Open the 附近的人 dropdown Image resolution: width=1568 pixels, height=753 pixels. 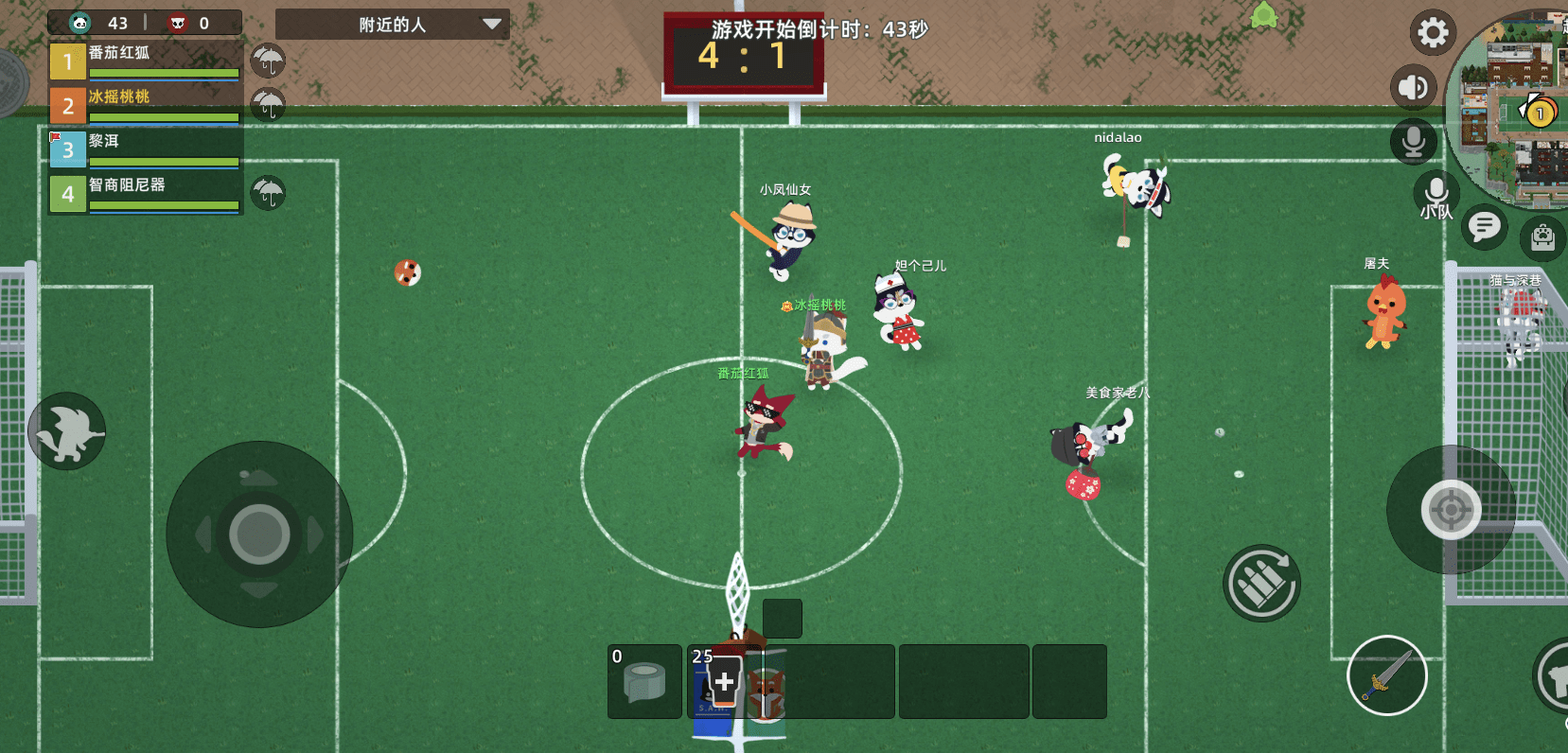pyautogui.click(x=392, y=25)
